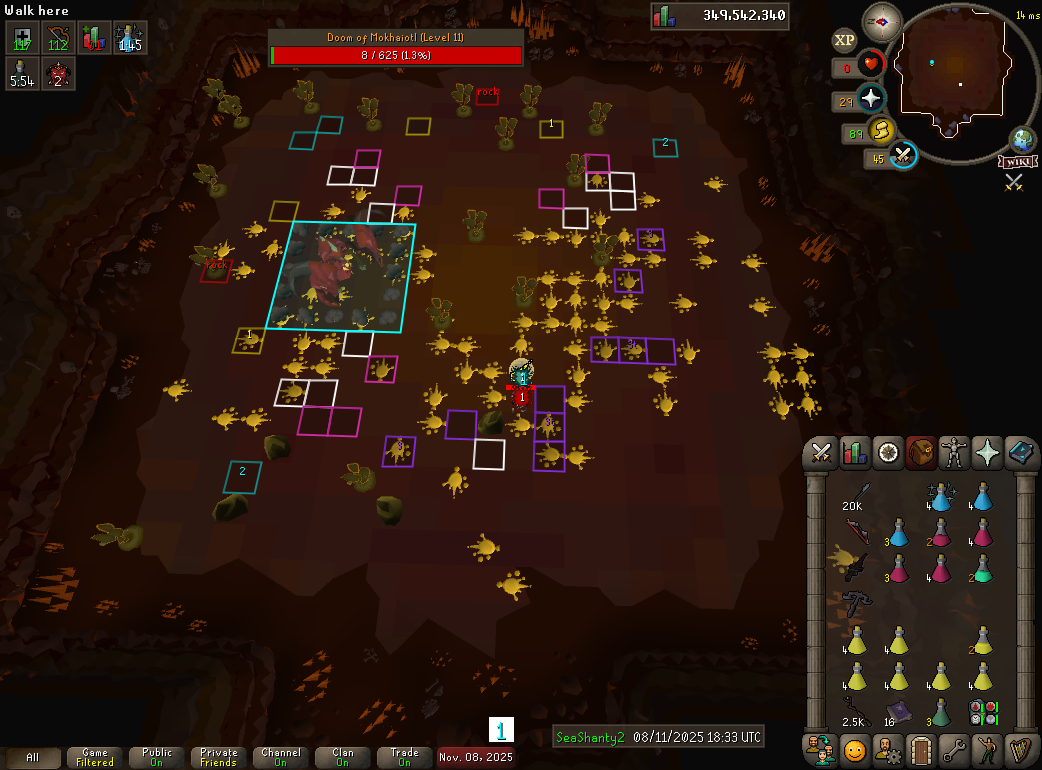Activate quick prayers orb
This screenshot has height=770, width=1042.
[871, 98]
